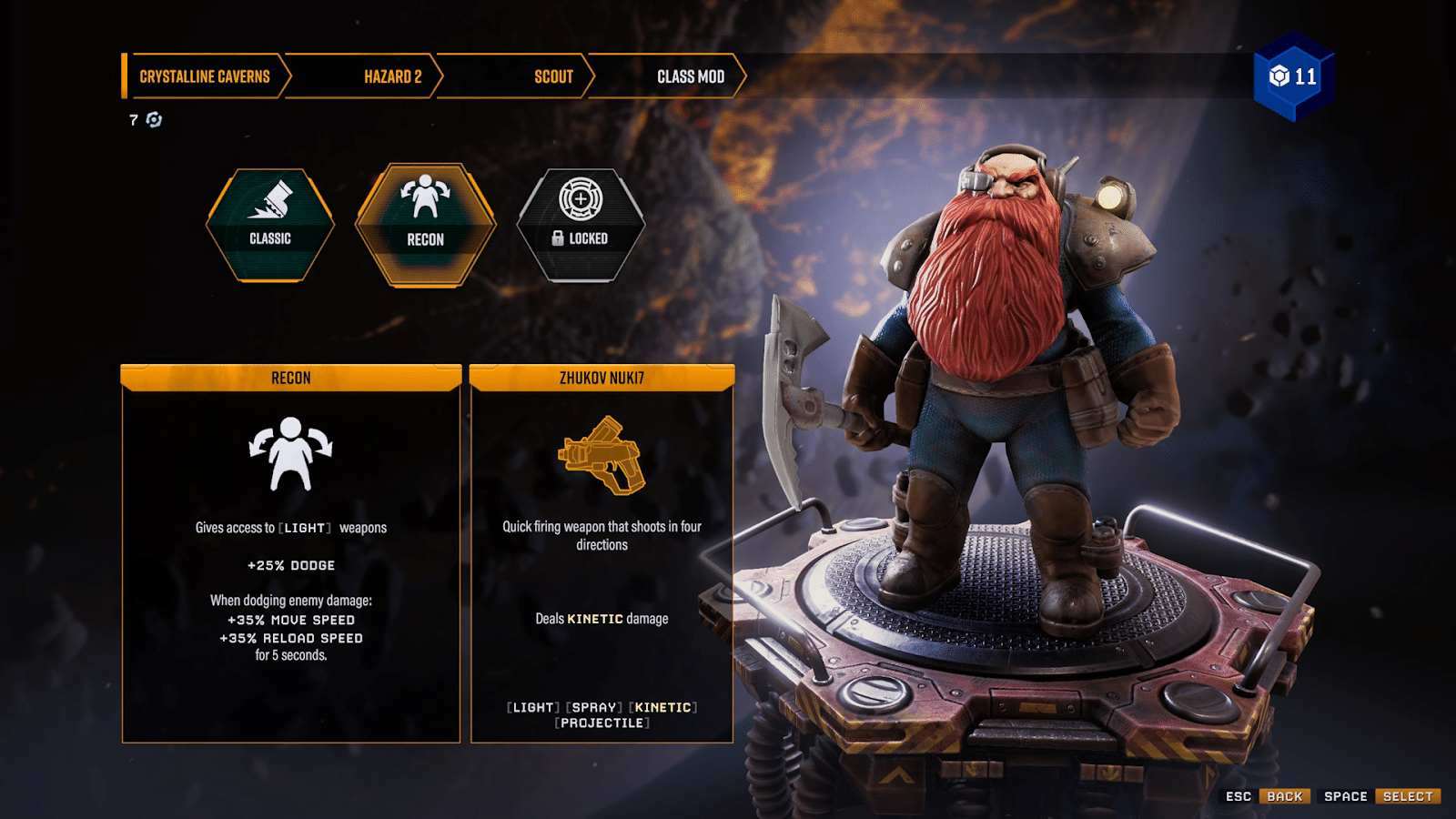This screenshot has height=819, width=1456.
Task: Click the drill pickaxe icon on Classic mod
Action: coord(269,198)
